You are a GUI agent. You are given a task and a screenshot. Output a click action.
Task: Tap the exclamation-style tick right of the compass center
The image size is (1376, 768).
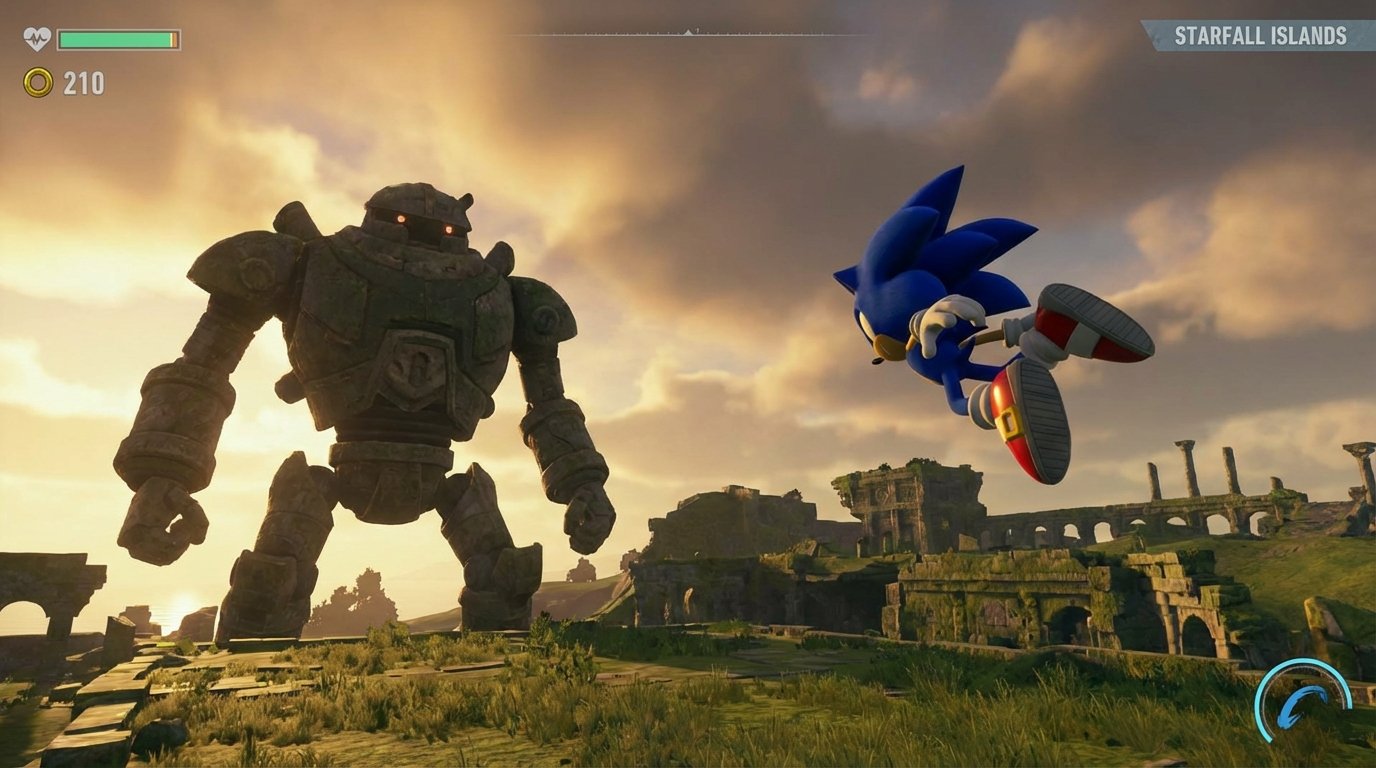[x=697, y=30]
